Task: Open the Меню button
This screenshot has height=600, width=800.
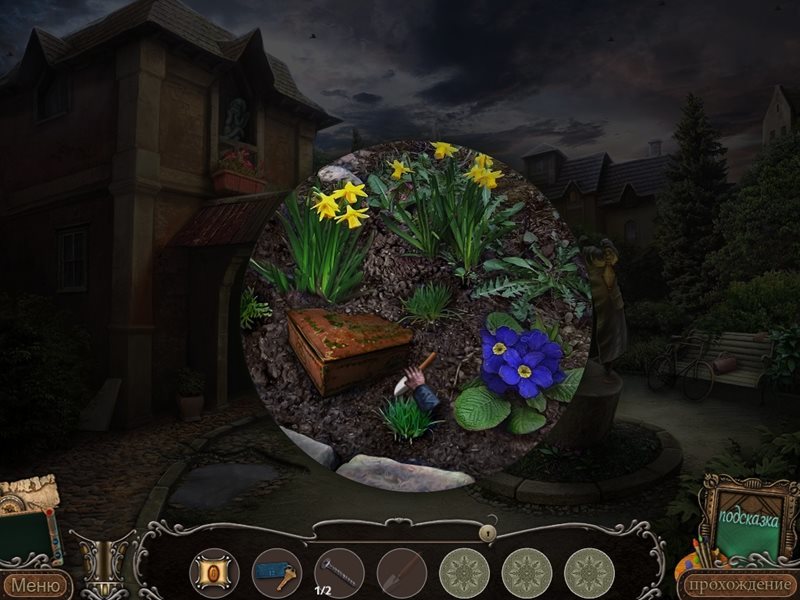Action: 36,585
